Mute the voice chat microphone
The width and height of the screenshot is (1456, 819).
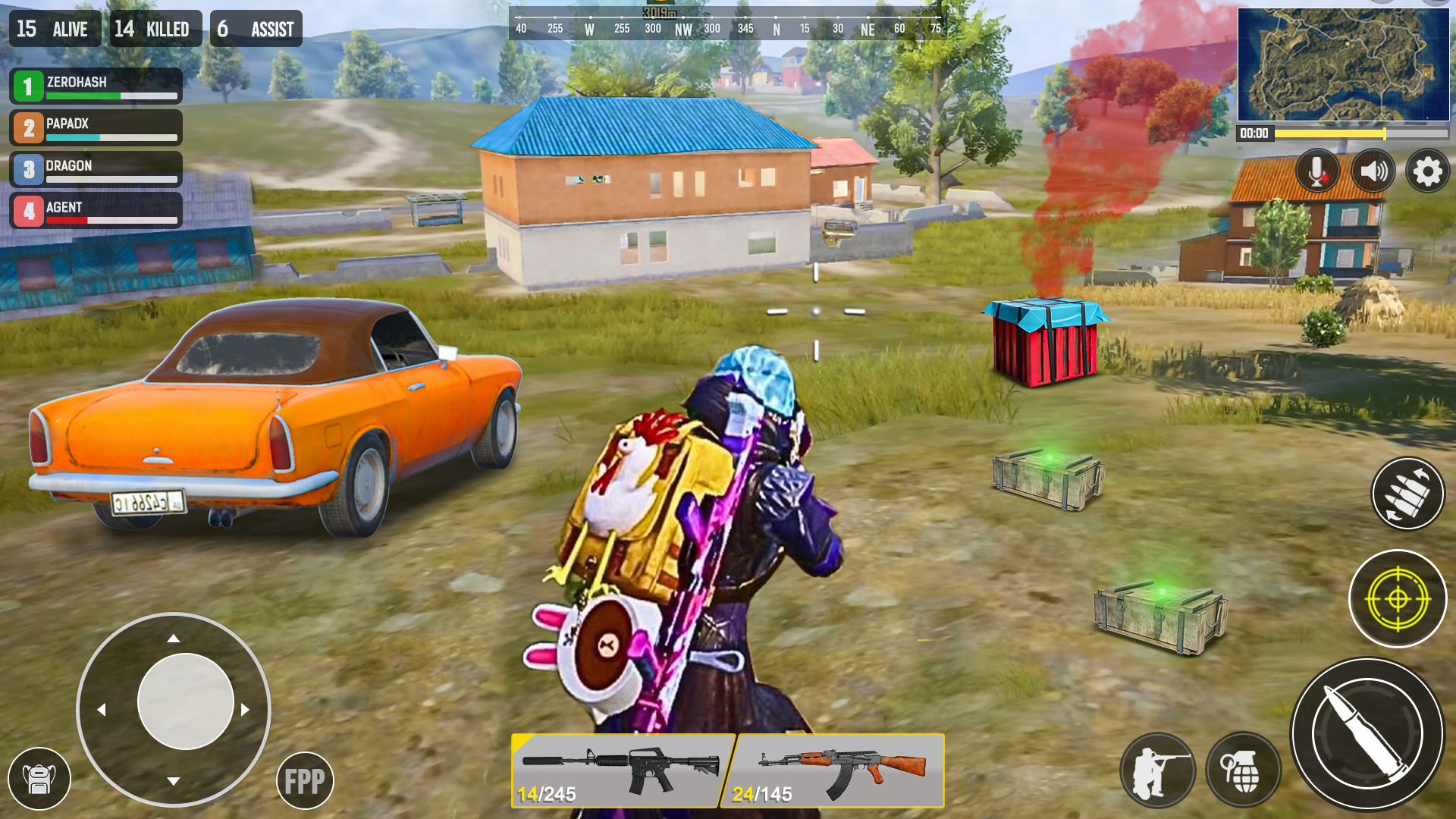click(x=1317, y=171)
